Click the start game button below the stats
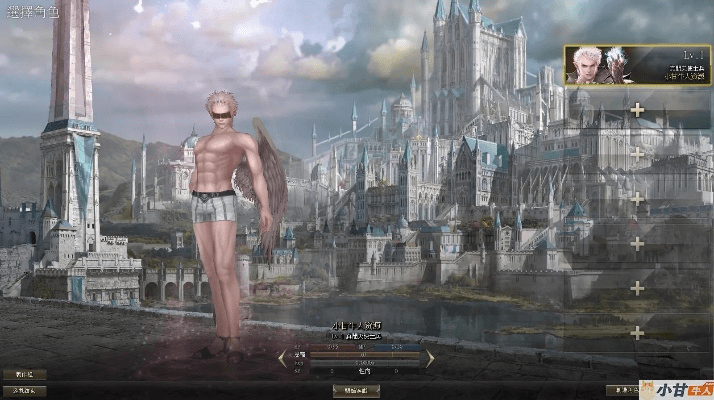714x400 pixels. 356,390
